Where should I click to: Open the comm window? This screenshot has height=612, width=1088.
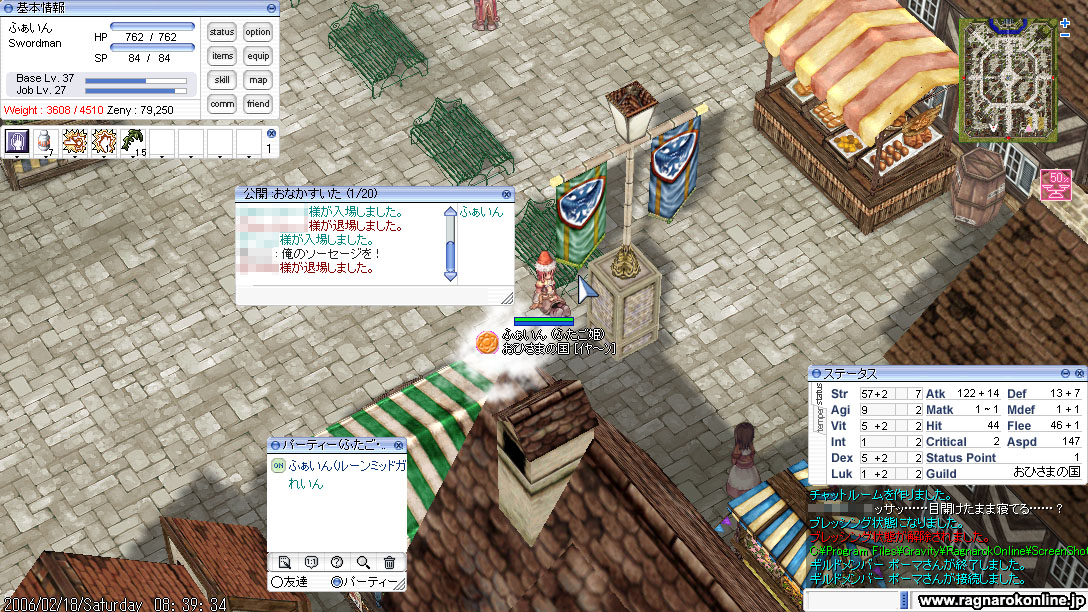pyautogui.click(x=222, y=104)
